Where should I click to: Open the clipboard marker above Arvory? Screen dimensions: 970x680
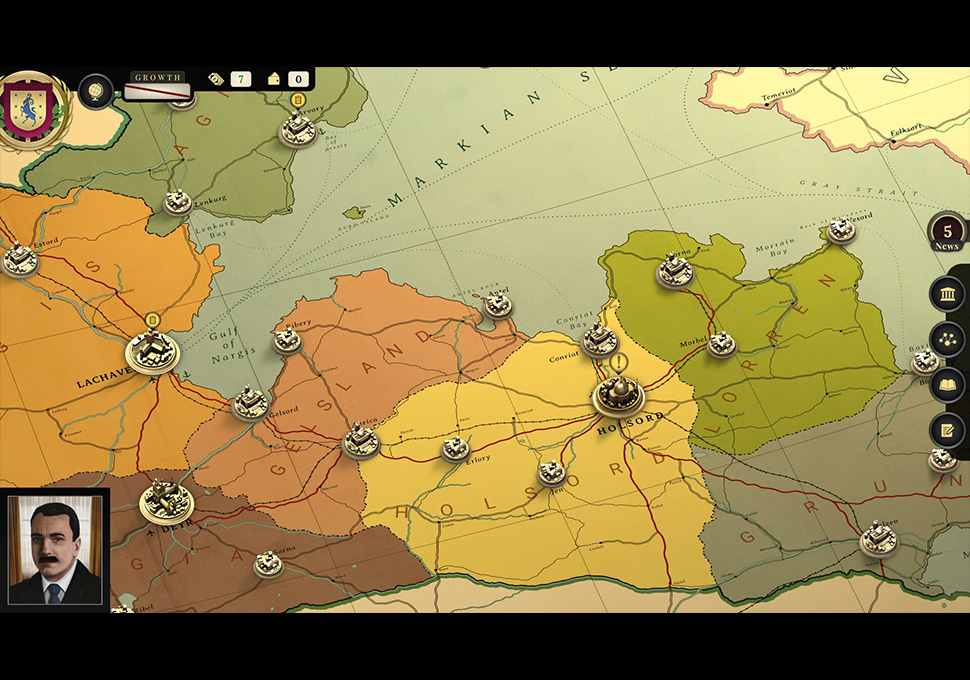click(x=297, y=100)
